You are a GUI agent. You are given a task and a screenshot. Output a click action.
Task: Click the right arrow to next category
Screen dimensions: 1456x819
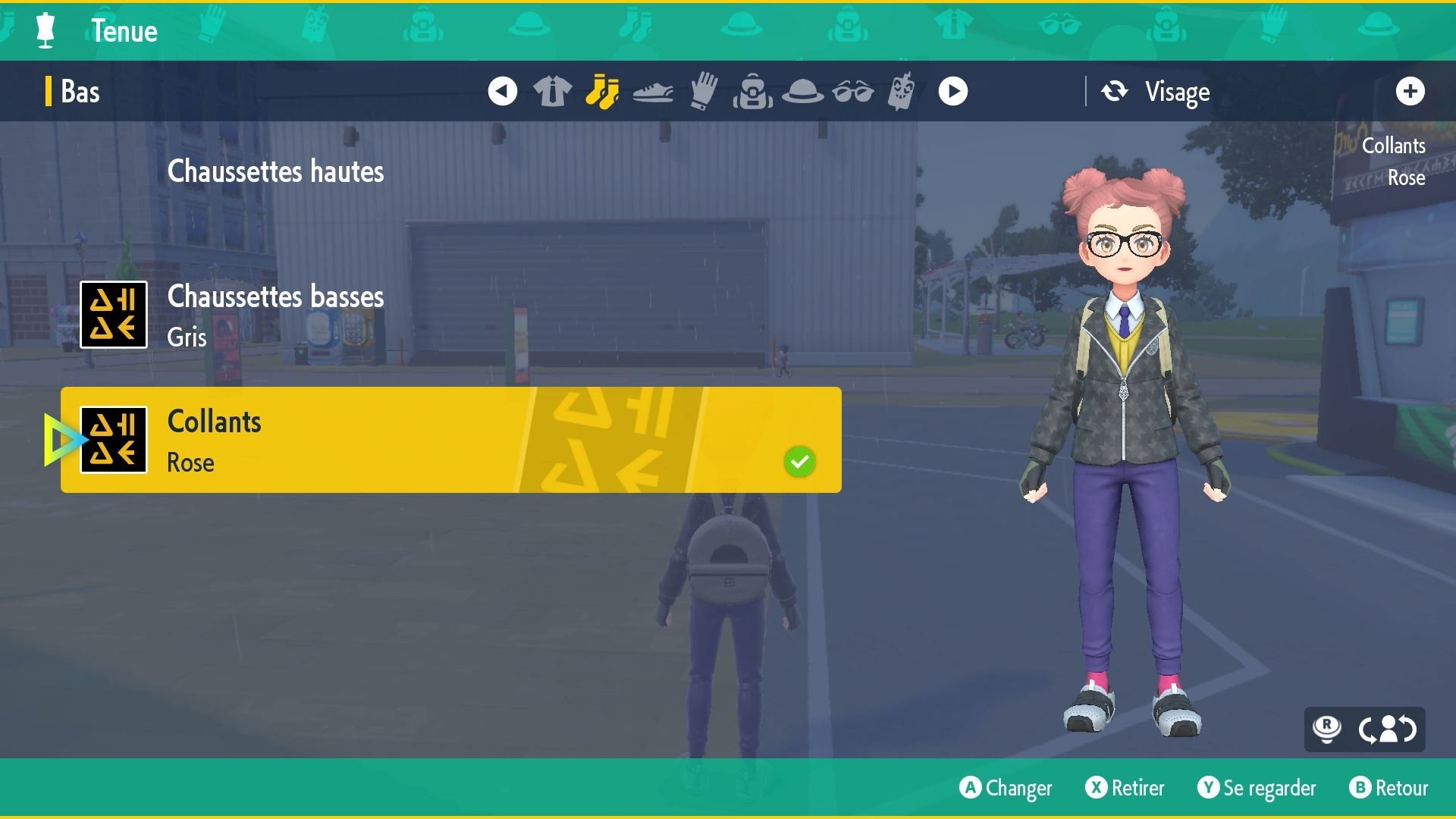[x=952, y=91]
